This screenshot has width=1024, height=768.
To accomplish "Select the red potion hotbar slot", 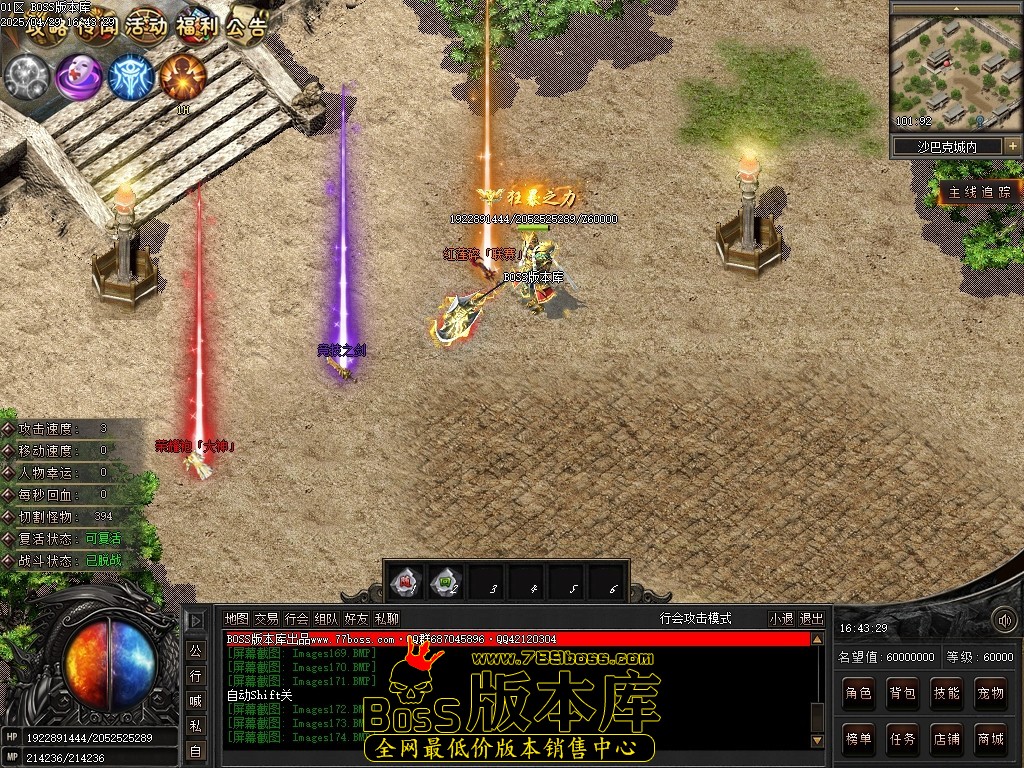I will (404, 580).
